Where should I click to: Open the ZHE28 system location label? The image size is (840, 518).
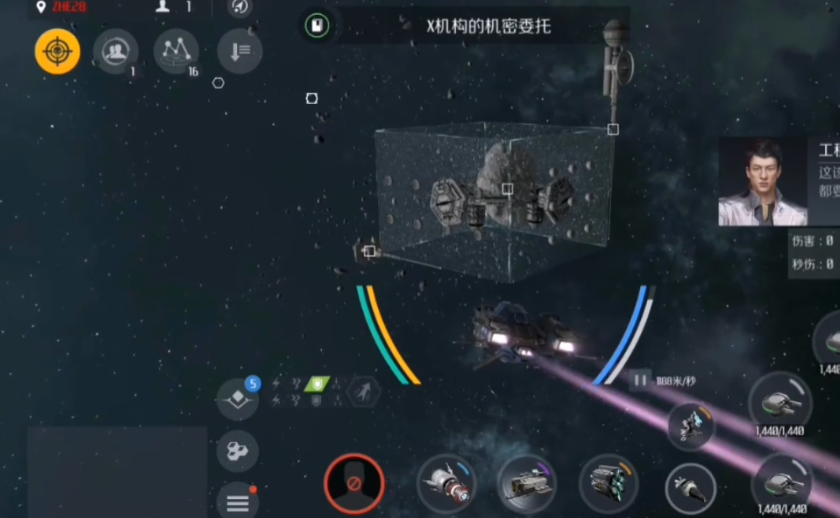coord(60,7)
